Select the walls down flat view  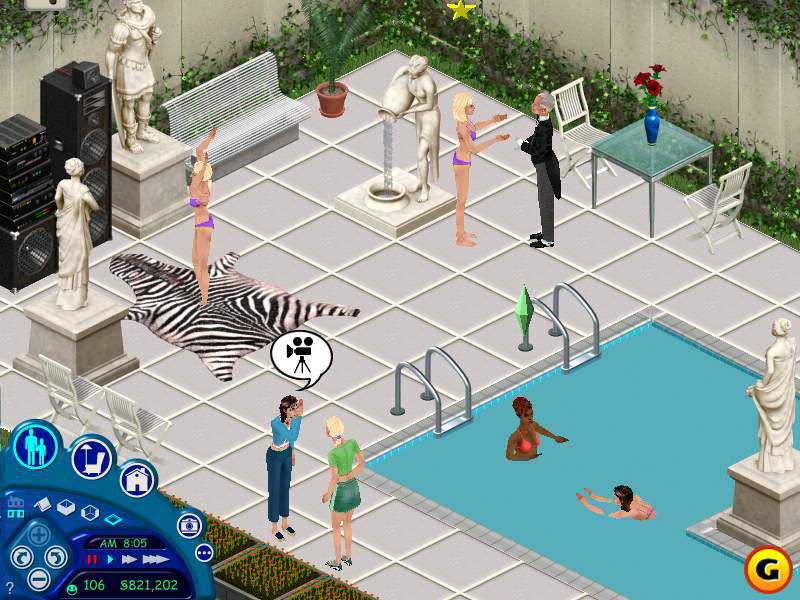(x=113, y=520)
